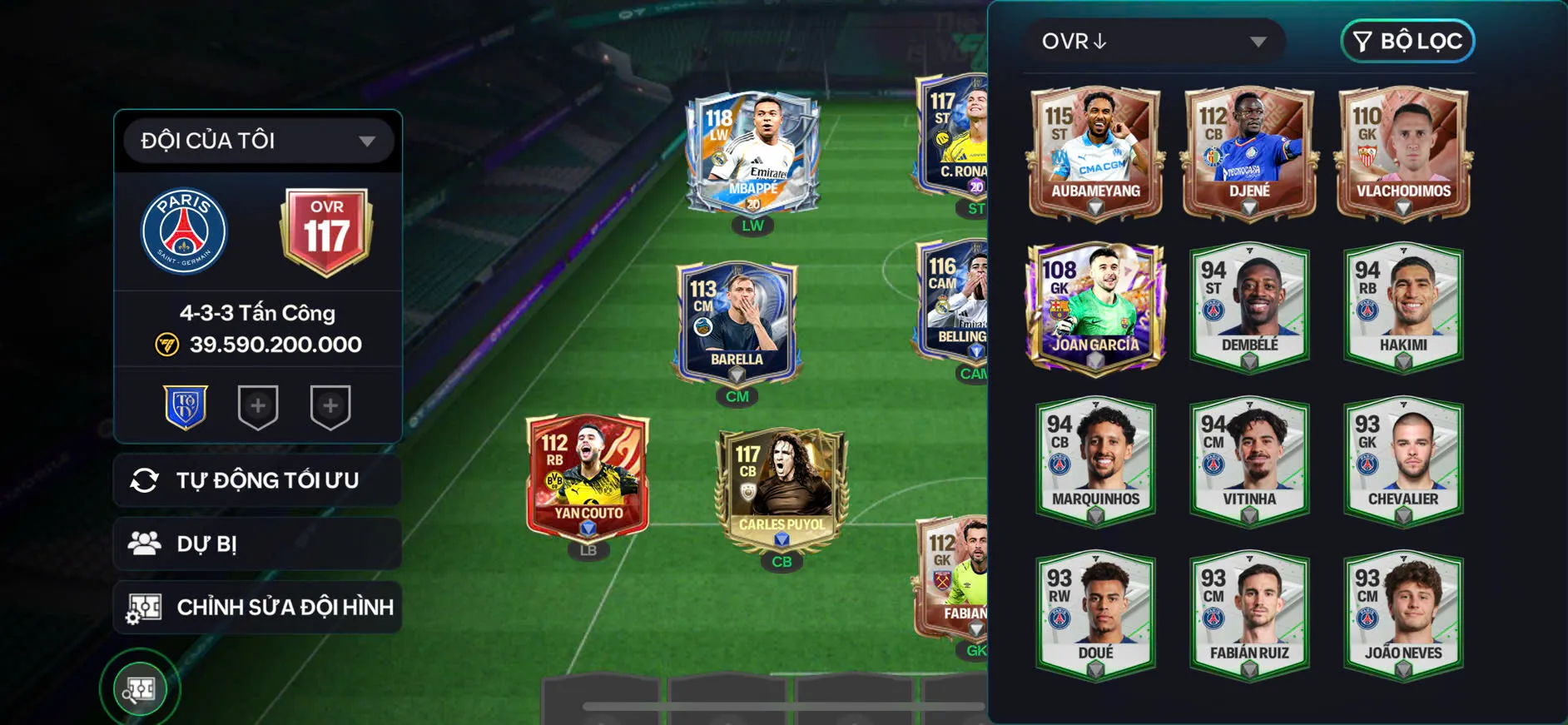Open the DỰ BỊ reserves panel
The image size is (1568, 725).
click(257, 543)
